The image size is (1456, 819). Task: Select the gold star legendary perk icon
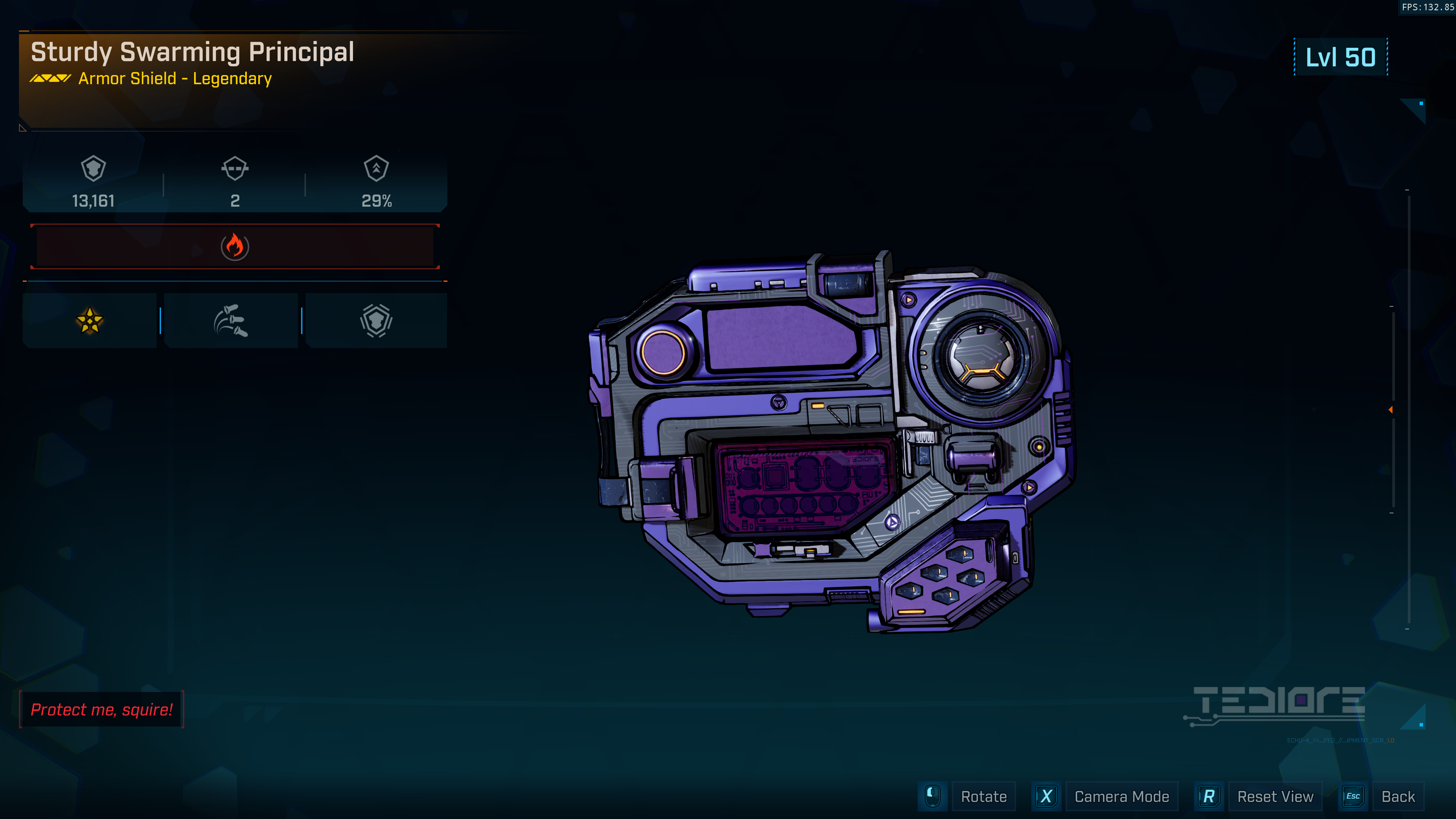(x=90, y=320)
